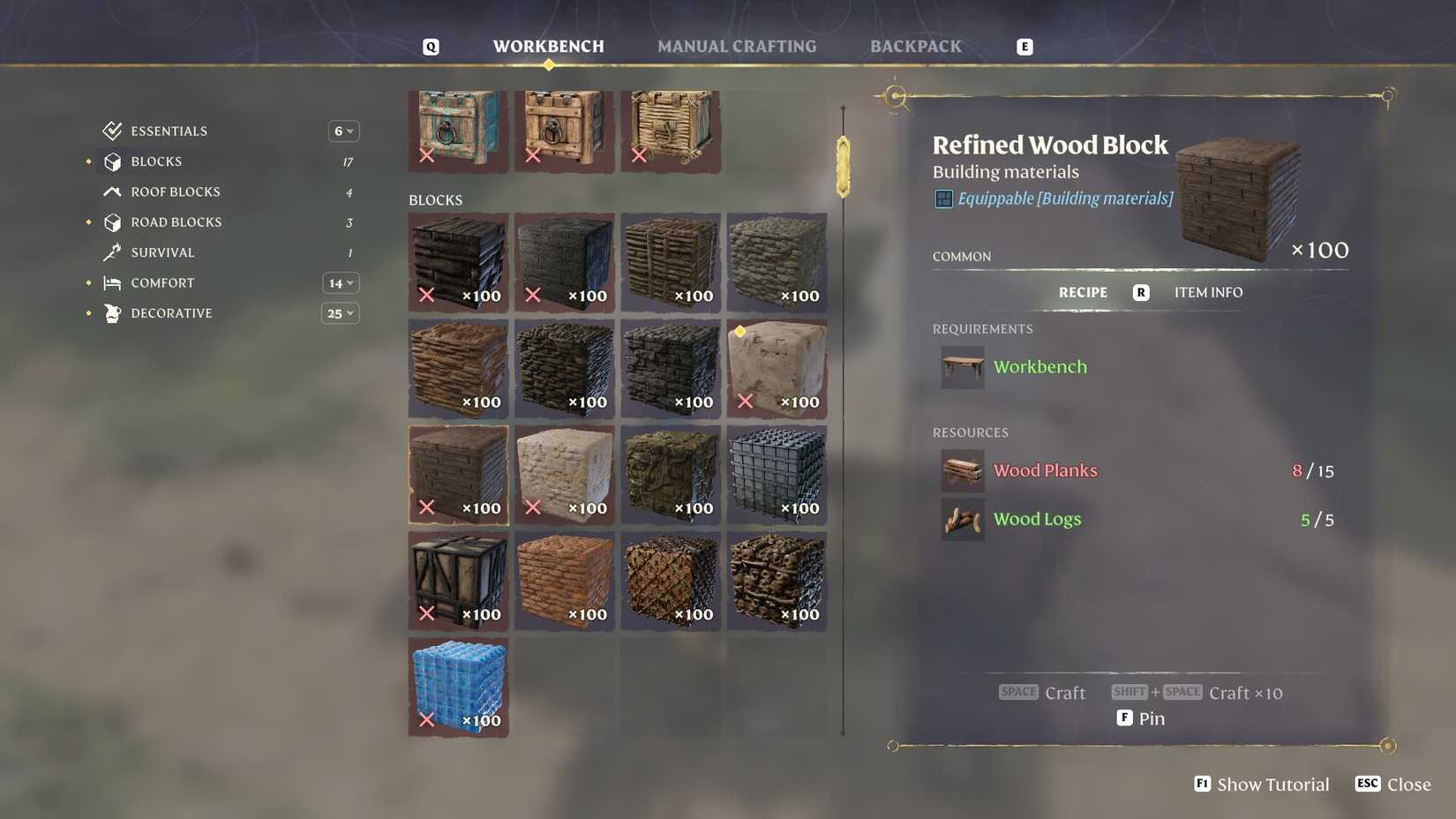Expand the Essentials count dropdown
The image size is (1456, 819).
pos(343,130)
